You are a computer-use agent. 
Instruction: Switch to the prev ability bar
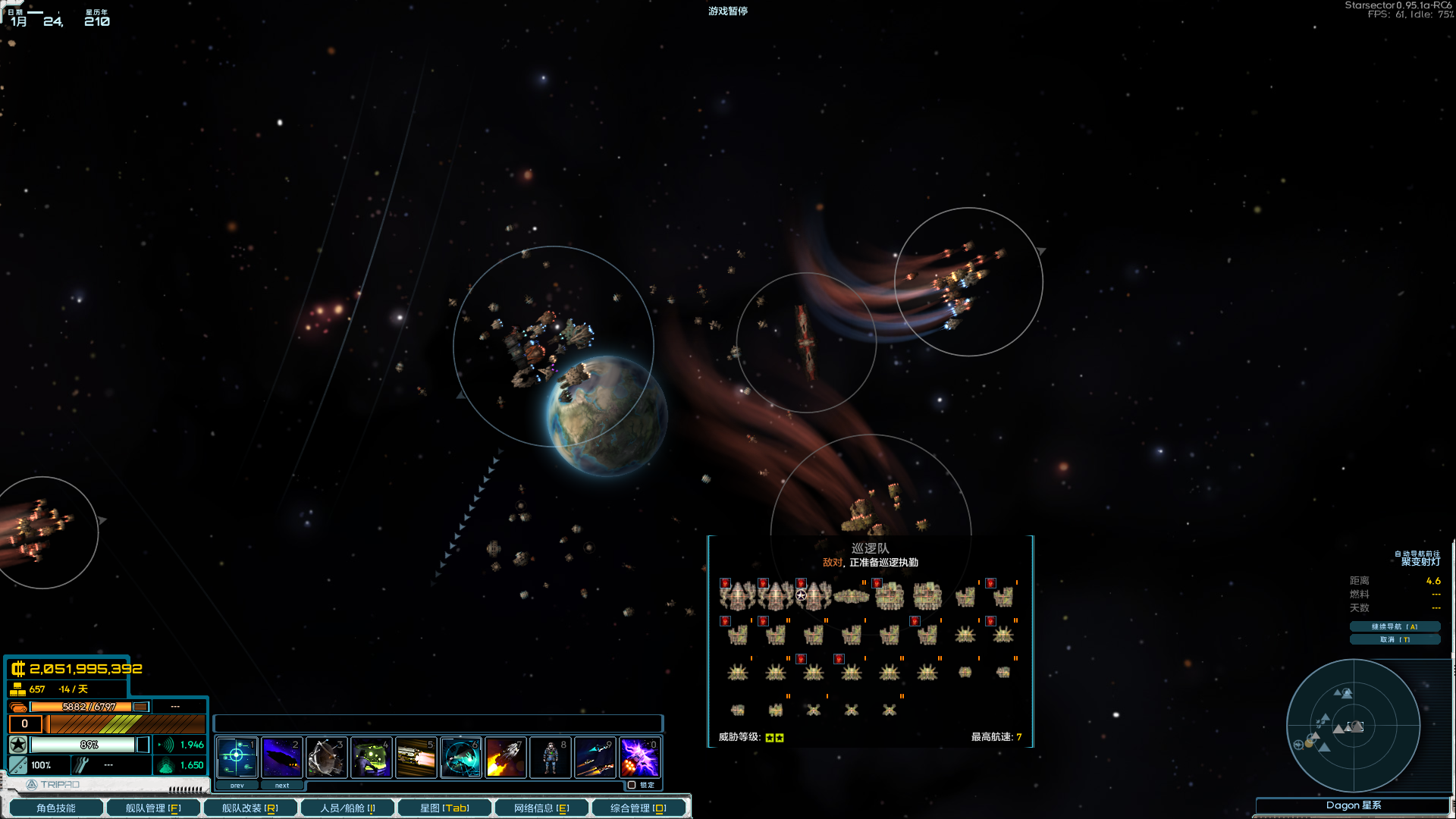tap(237, 786)
